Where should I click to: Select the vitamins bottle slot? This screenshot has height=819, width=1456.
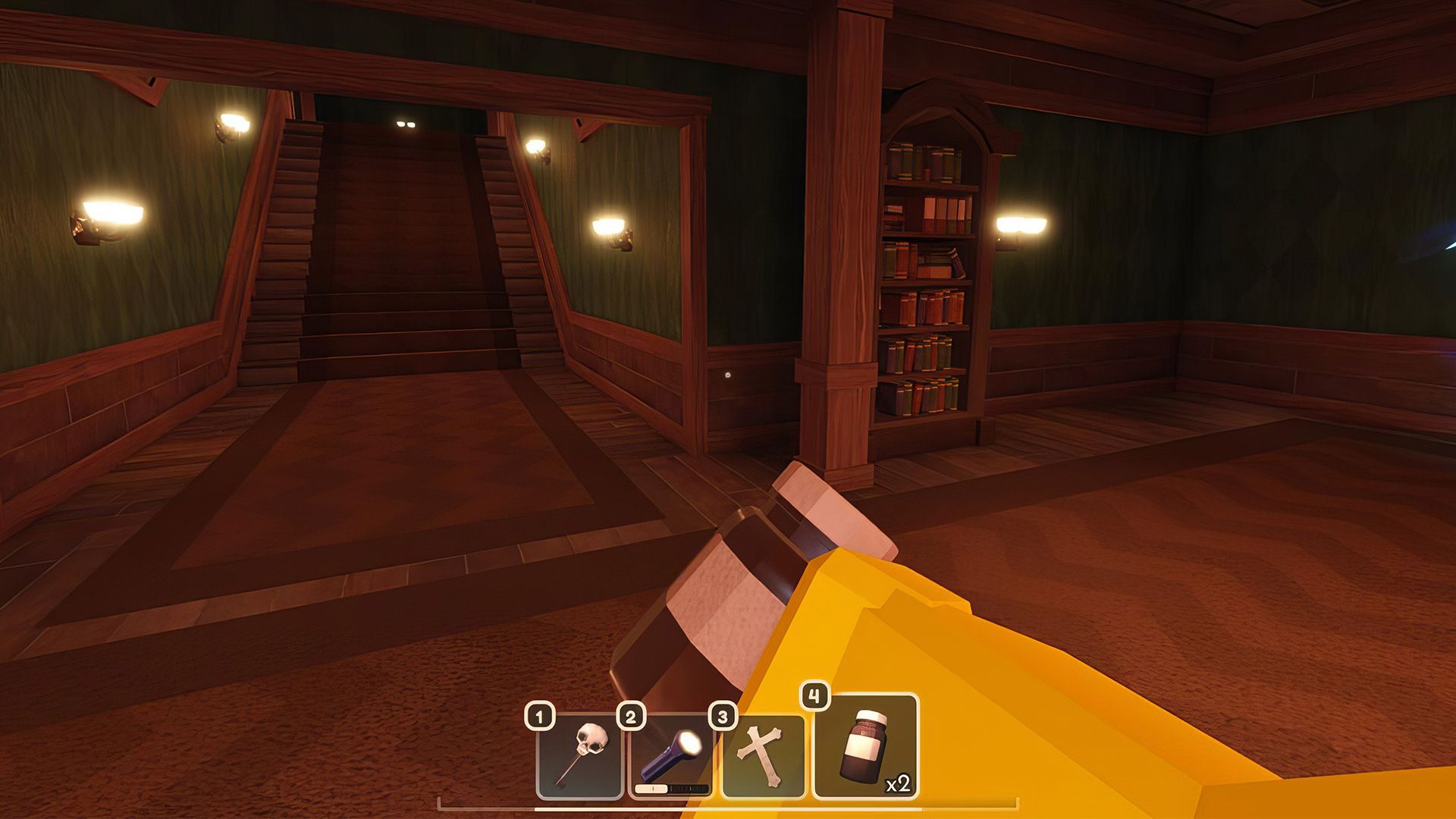pos(865,746)
